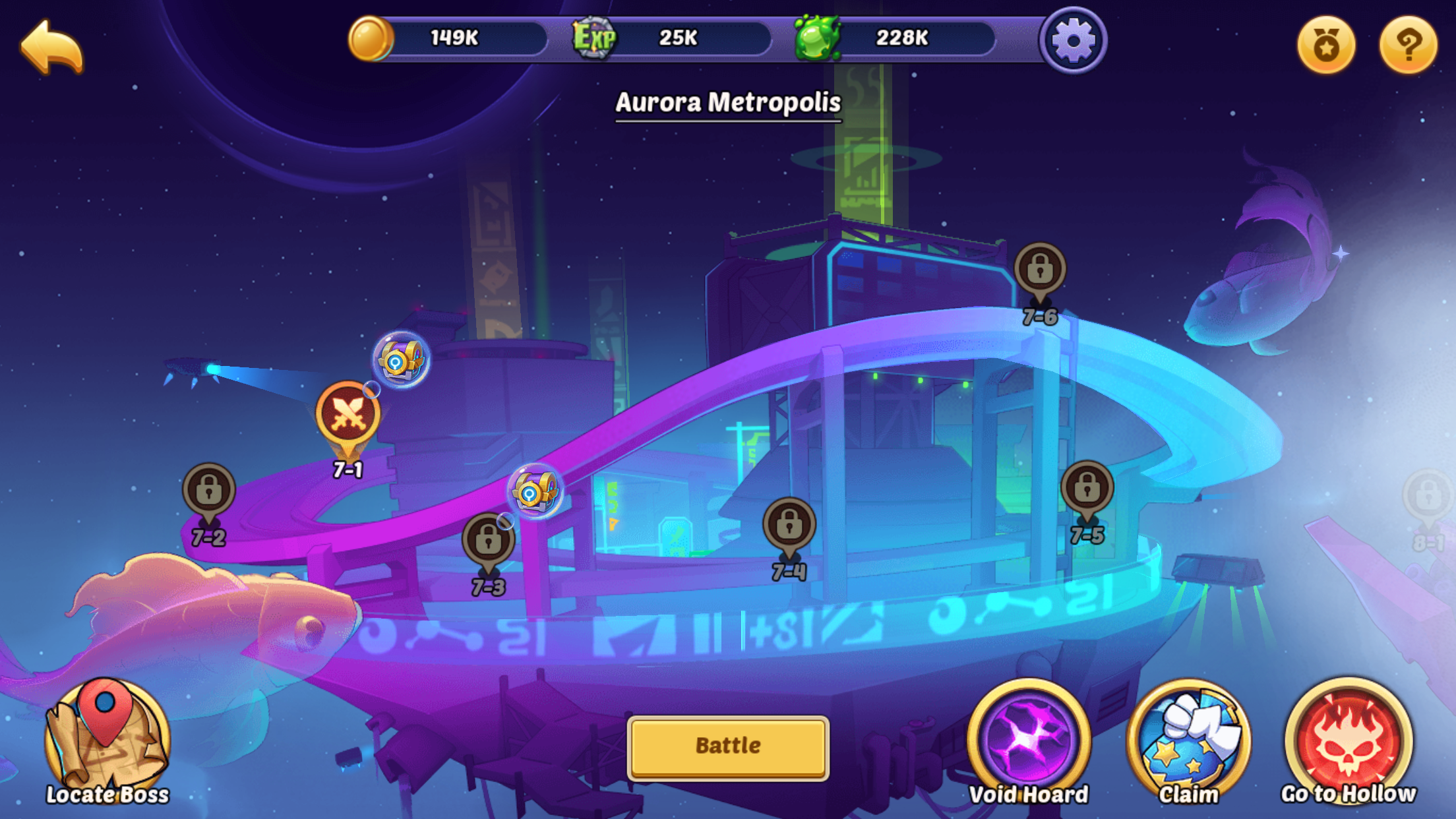Tap the gold coin counter showing 149K
The width and height of the screenshot is (1456, 819).
pos(455,38)
